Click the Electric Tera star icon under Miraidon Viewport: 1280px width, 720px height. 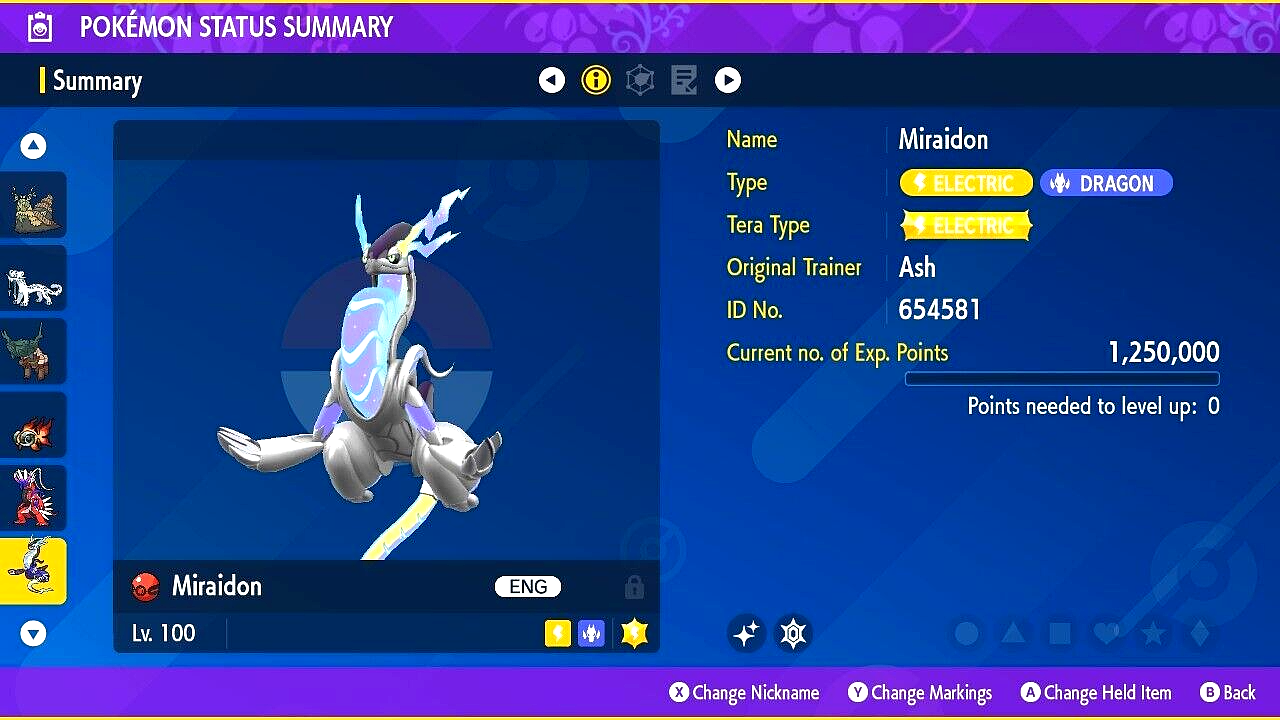coord(634,632)
